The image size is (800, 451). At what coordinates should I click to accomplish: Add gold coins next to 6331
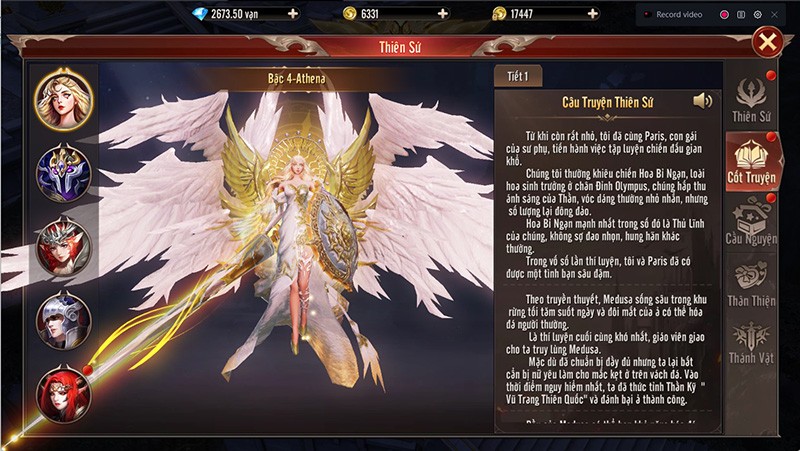[x=442, y=14]
